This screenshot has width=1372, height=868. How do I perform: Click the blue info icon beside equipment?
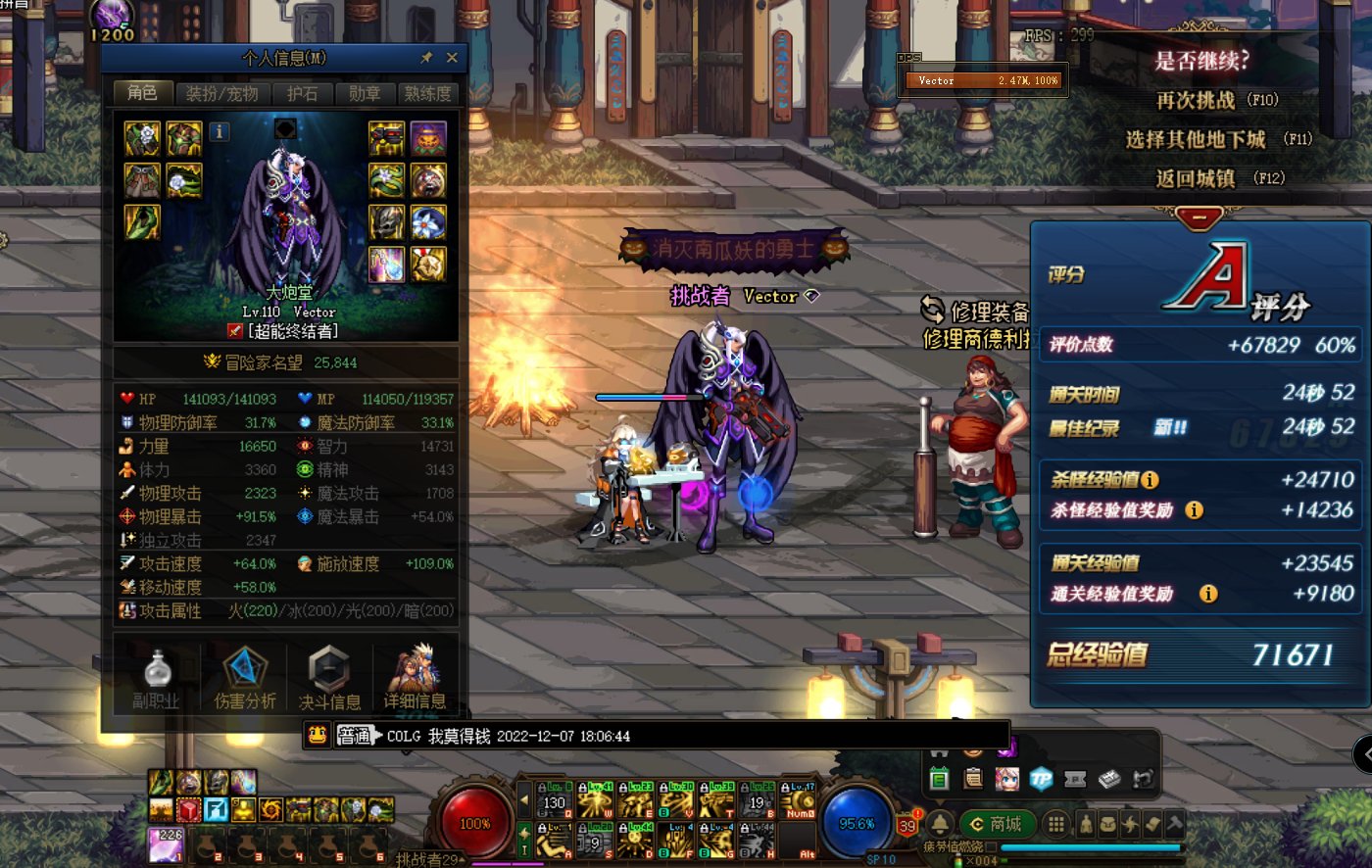click(x=219, y=131)
